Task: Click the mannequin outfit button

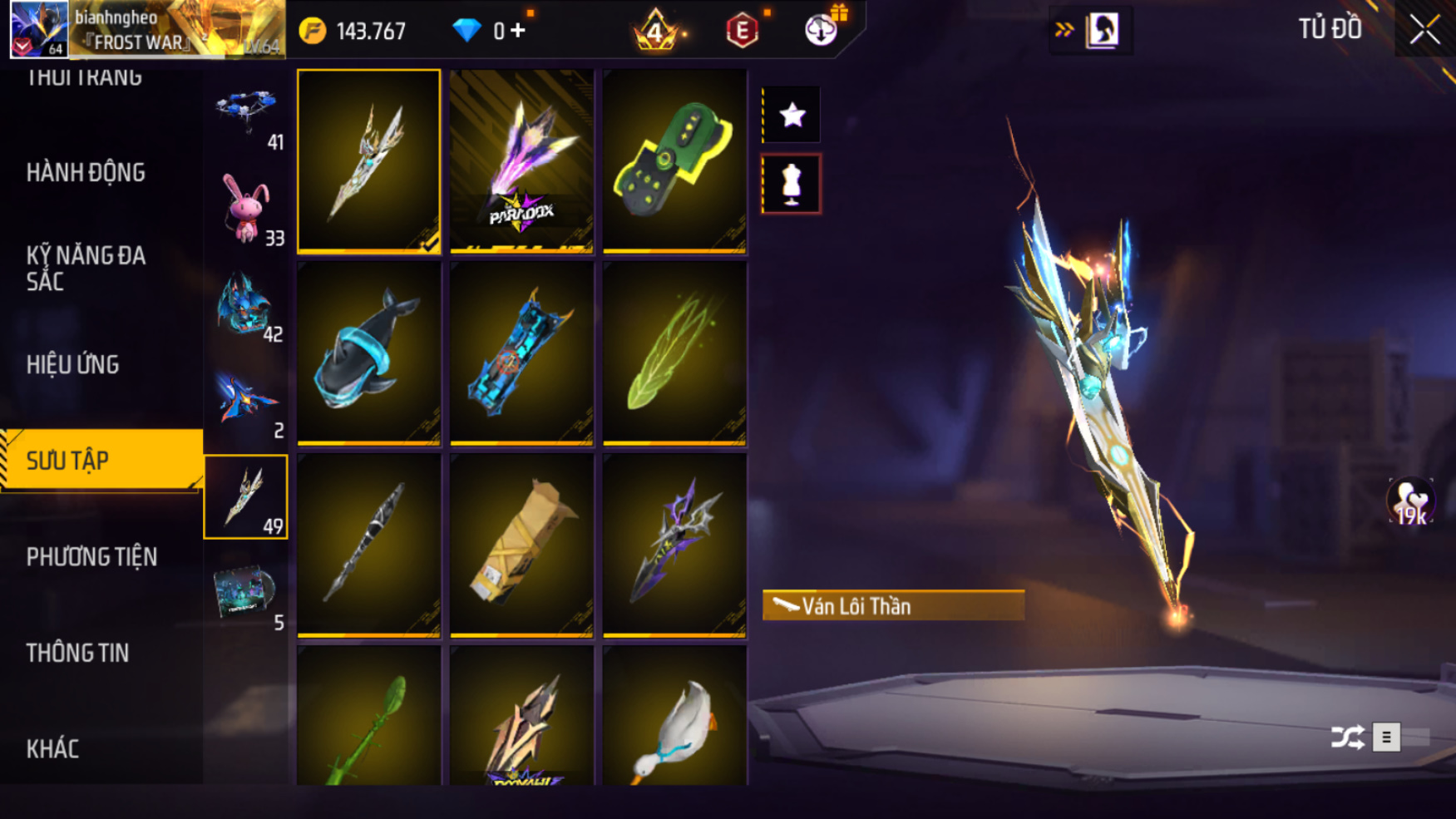Action: pos(792,184)
